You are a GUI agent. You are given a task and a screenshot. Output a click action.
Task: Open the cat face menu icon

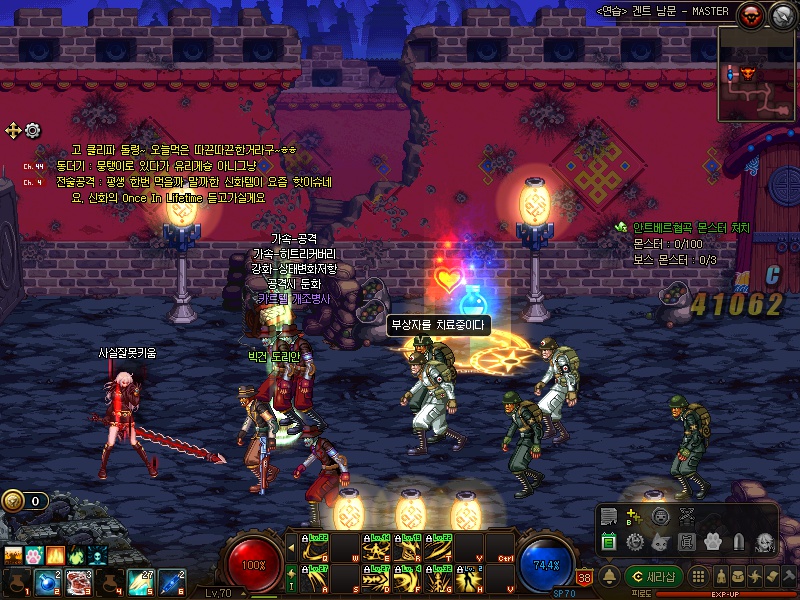pyautogui.click(x=661, y=542)
